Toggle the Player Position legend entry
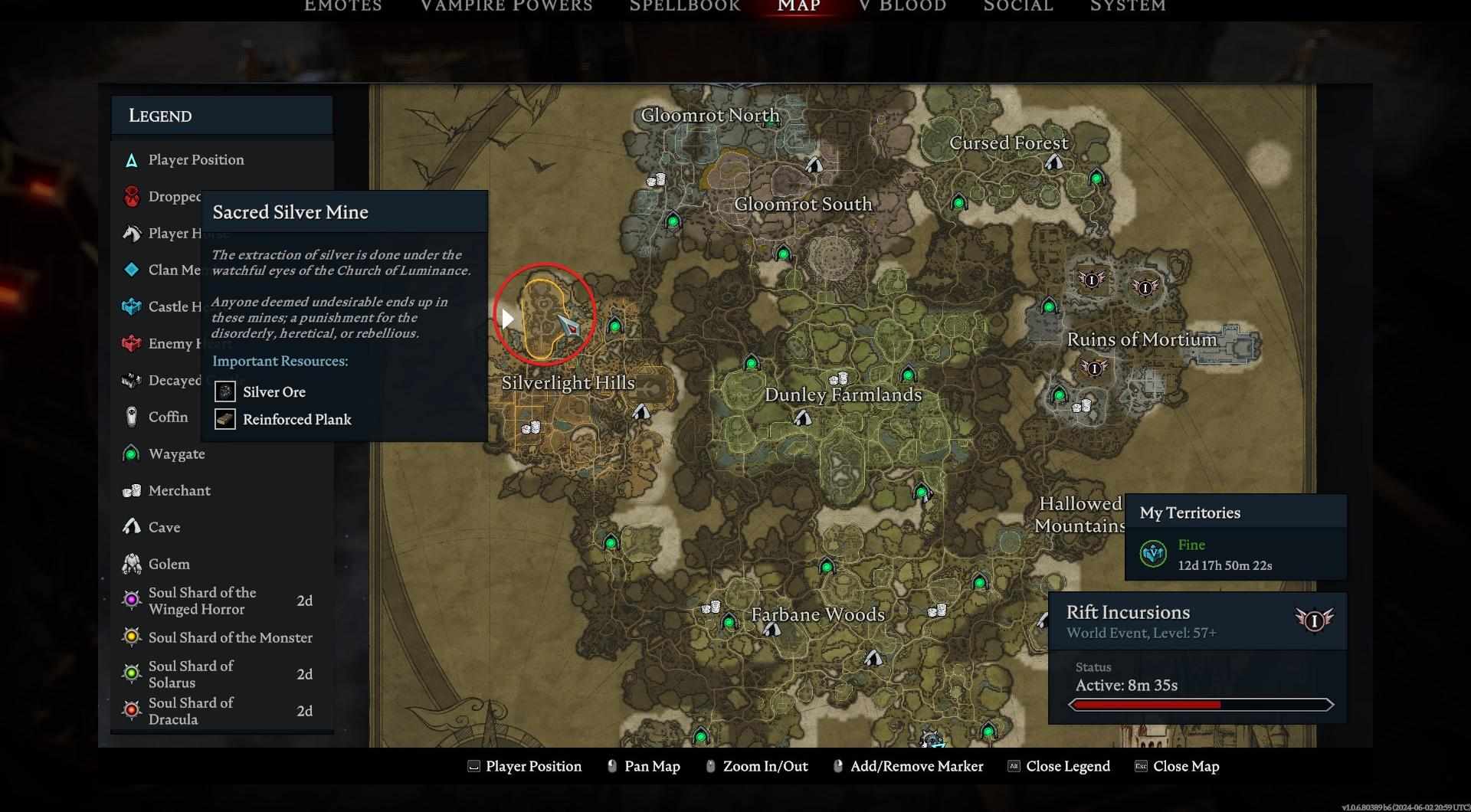Image resolution: width=1471 pixels, height=812 pixels. pos(195,159)
